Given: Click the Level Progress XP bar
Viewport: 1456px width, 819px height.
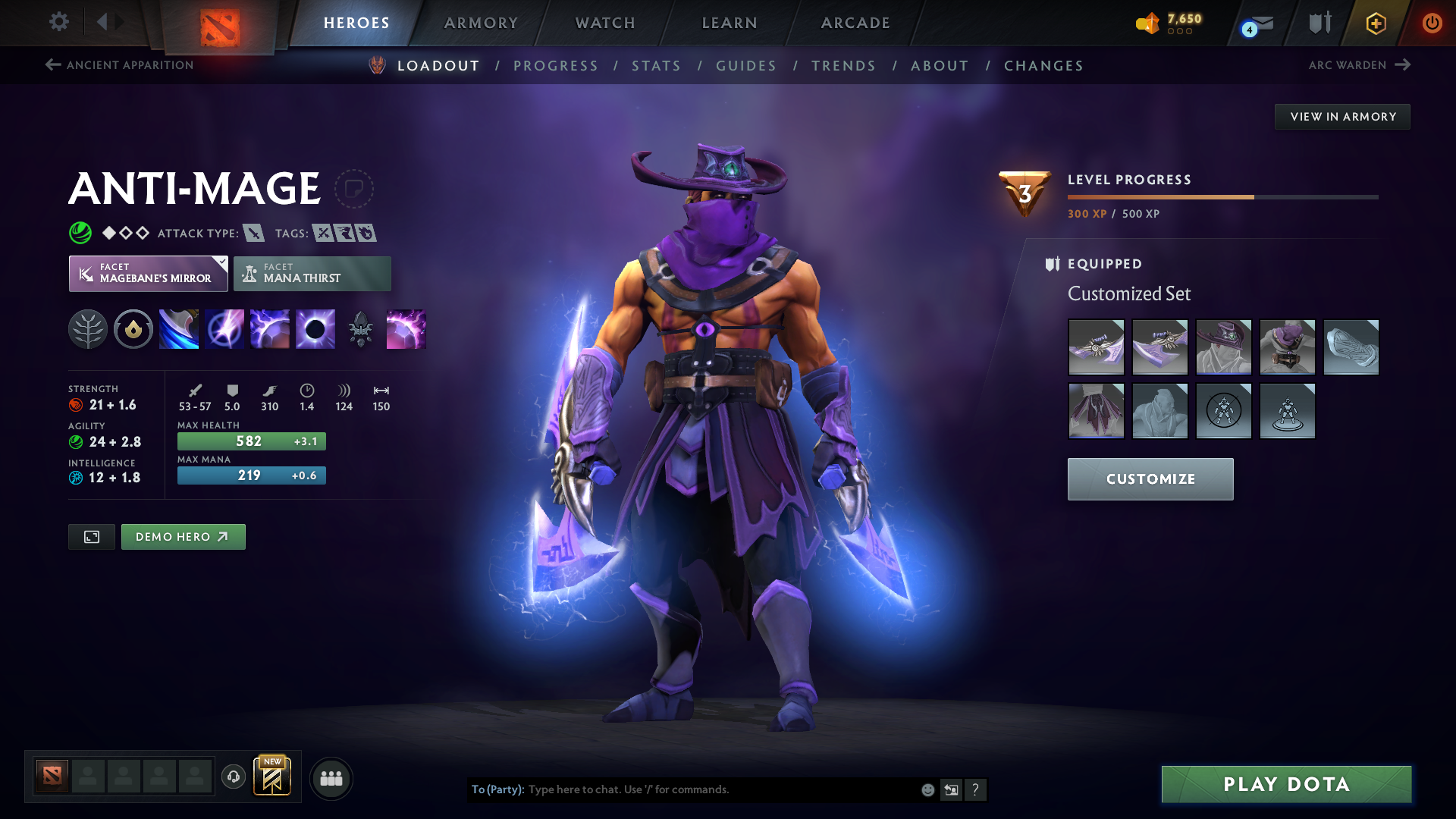Looking at the screenshot, I should click(x=1222, y=196).
